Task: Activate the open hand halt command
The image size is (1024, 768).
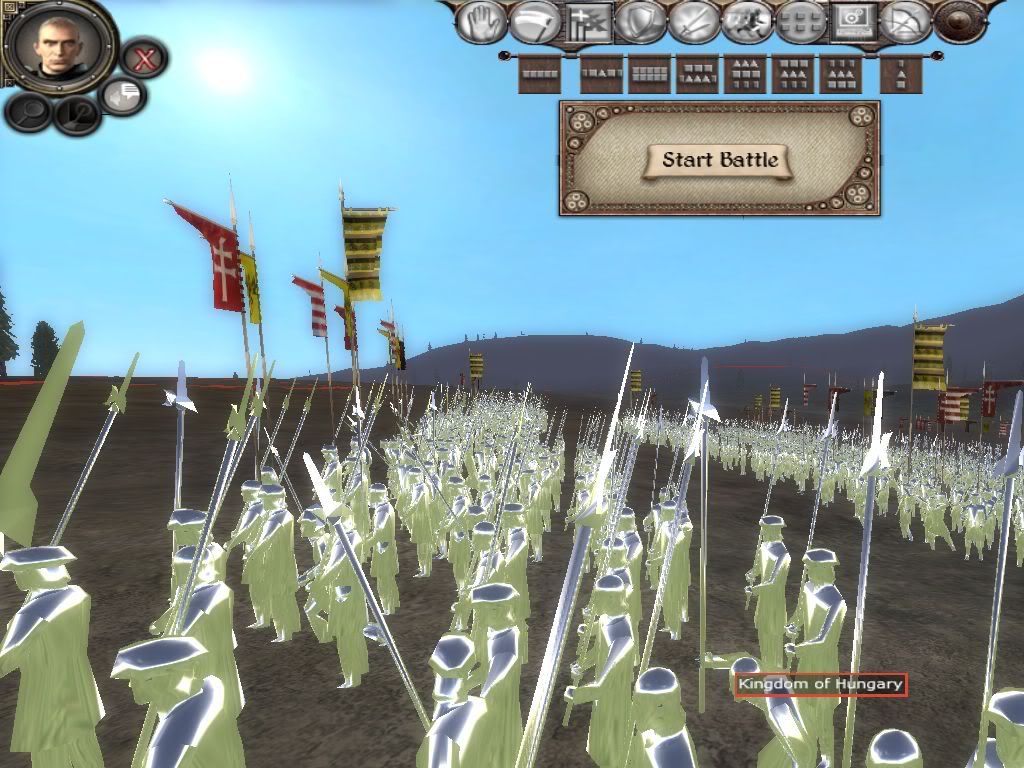Action: 481,22
